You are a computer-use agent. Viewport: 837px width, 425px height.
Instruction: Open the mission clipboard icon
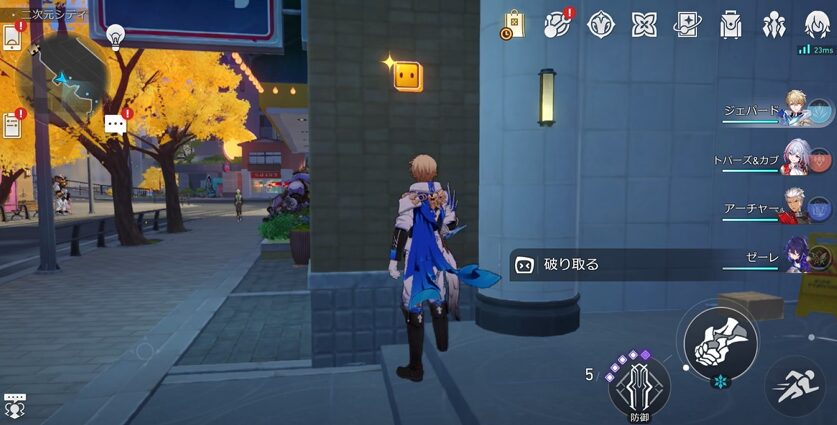pos(12,125)
